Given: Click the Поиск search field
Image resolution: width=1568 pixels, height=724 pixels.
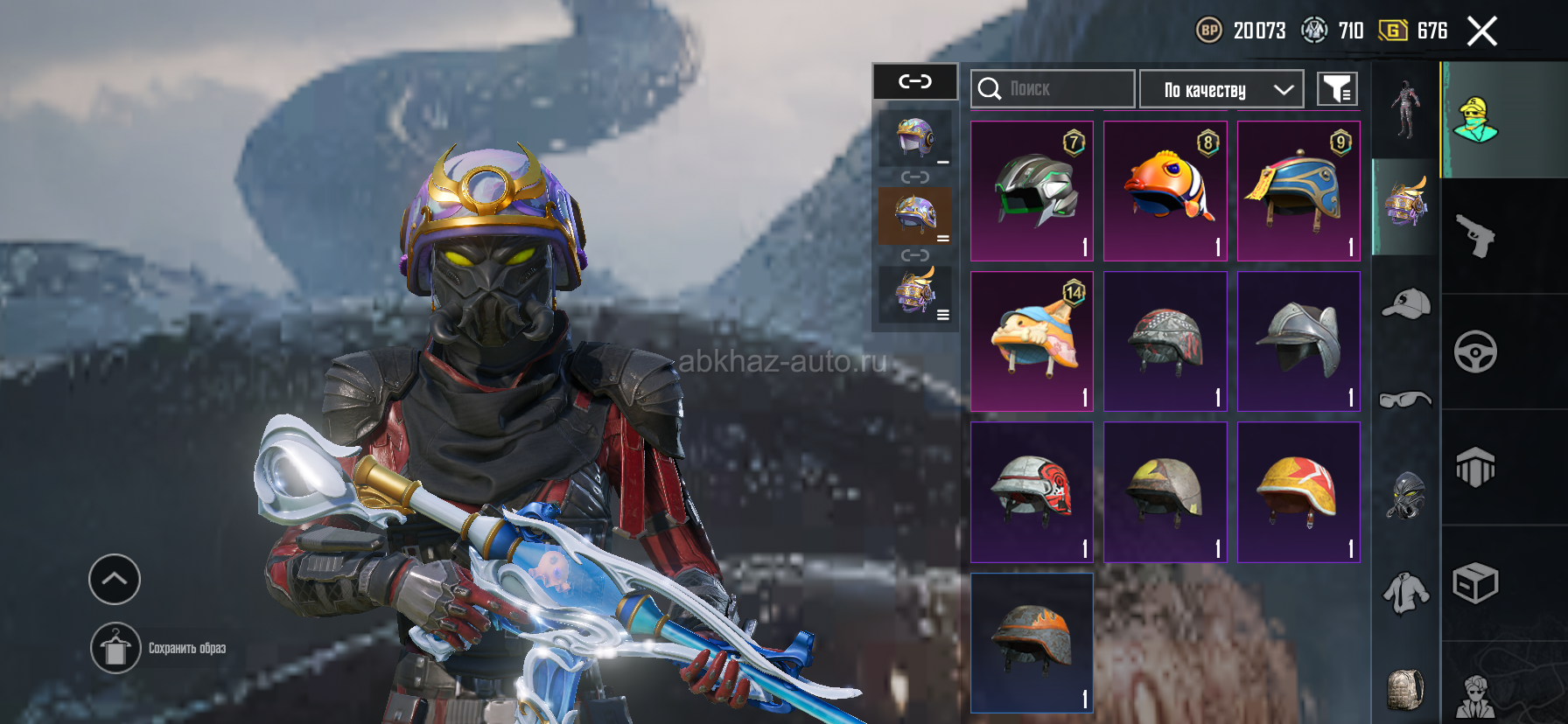Looking at the screenshot, I should point(1053,89).
